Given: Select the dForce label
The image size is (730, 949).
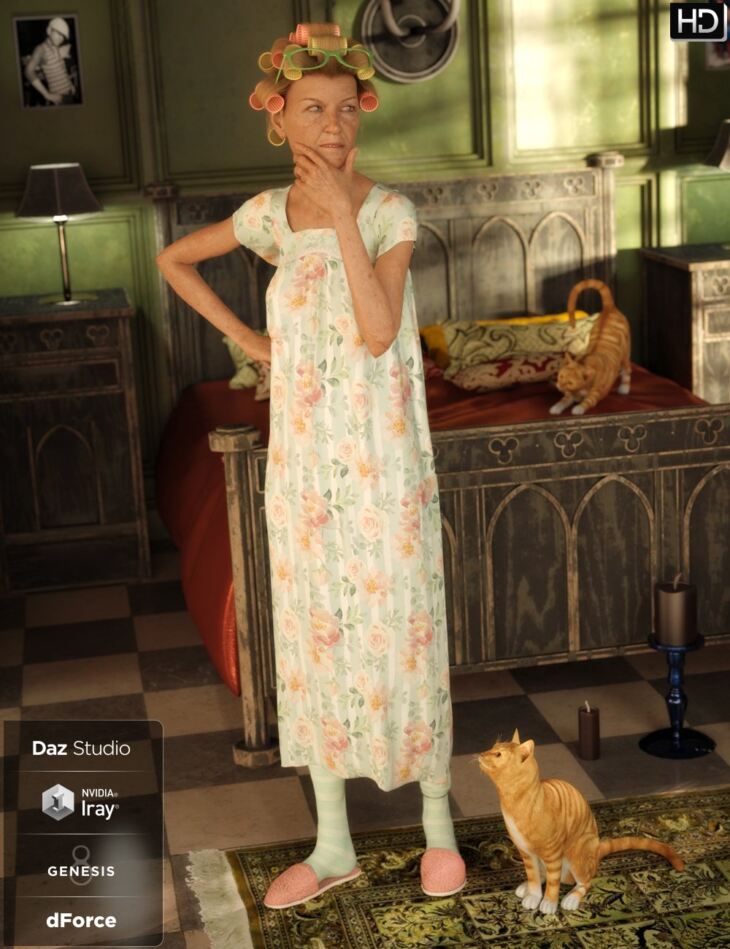Looking at the screenshot, I should point(81,920).
